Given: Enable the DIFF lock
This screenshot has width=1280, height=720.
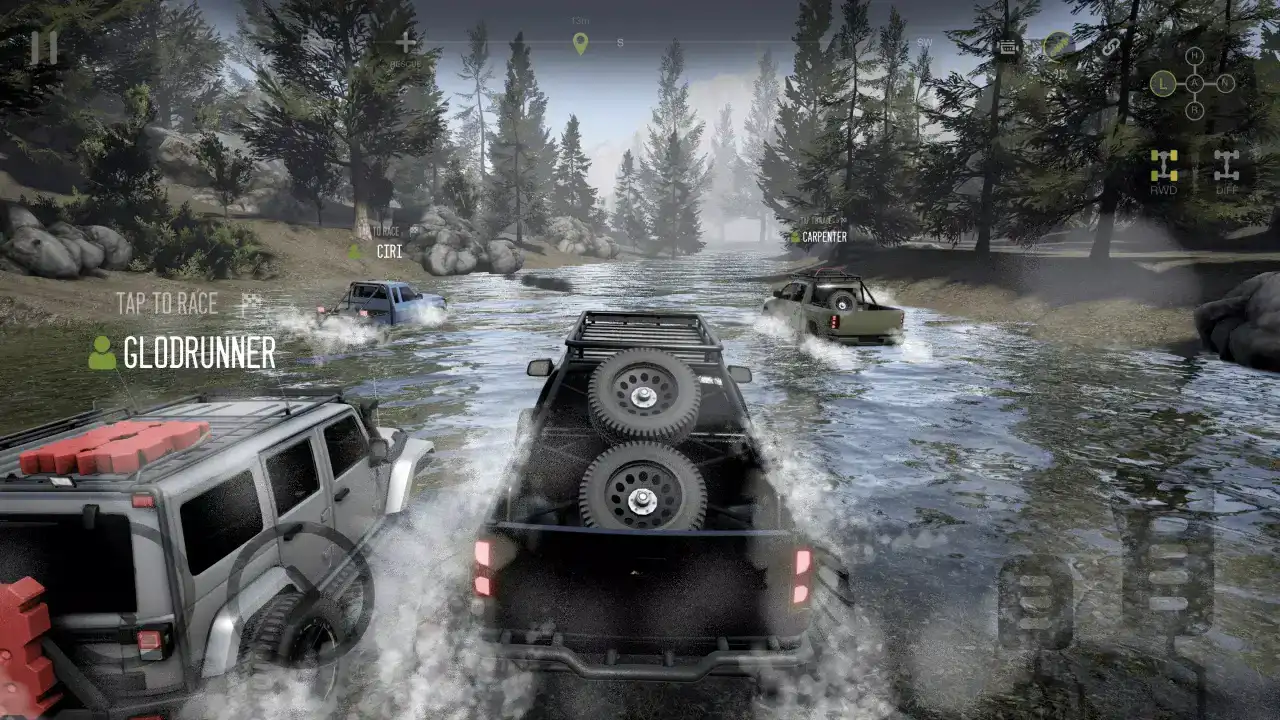Looking at the screenshot, I should point(1227,163).
